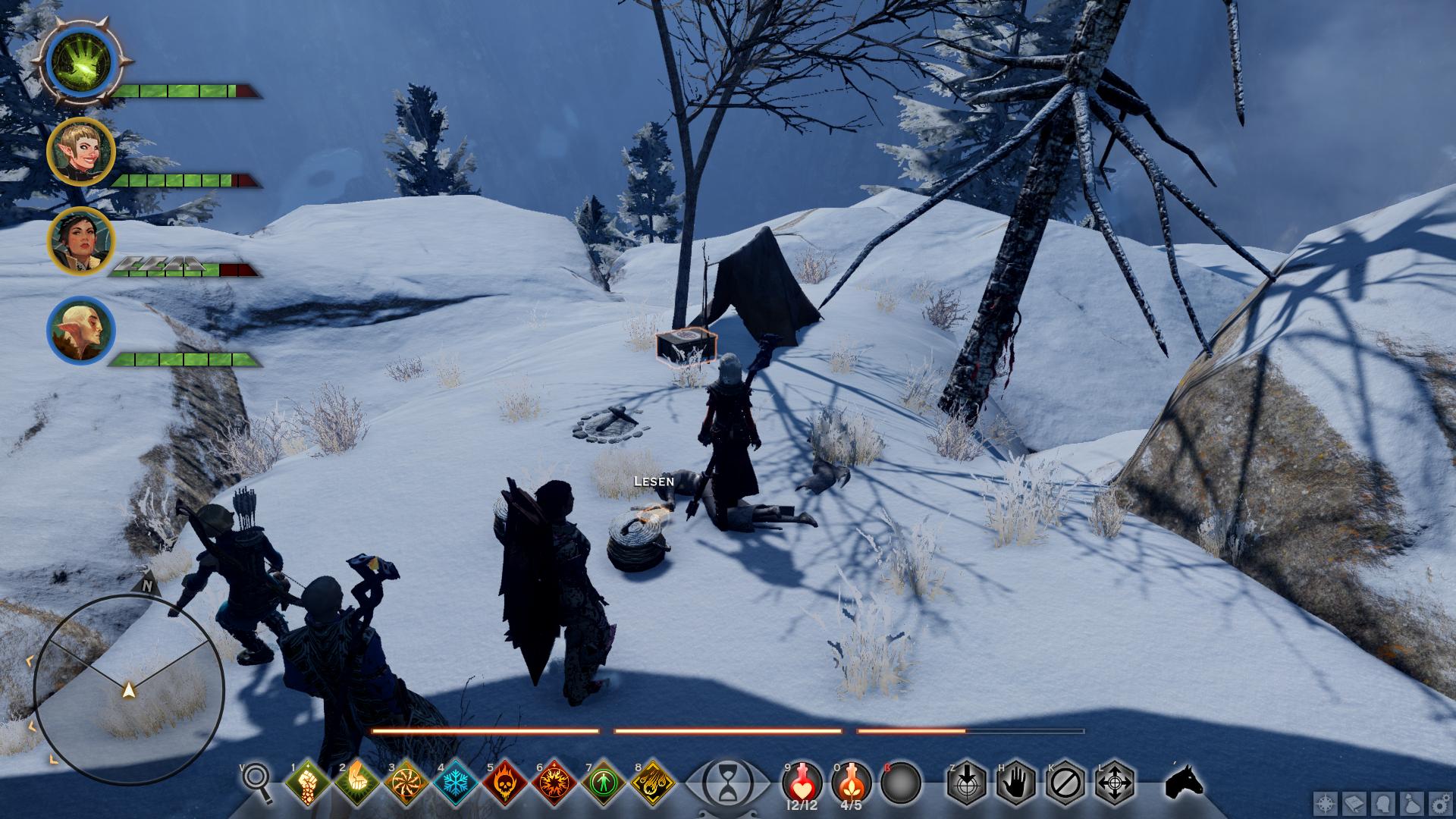Switch to the blonde elf party member
The width and height of the screenshot is (1456, 819).
click(x=81, y=151)
